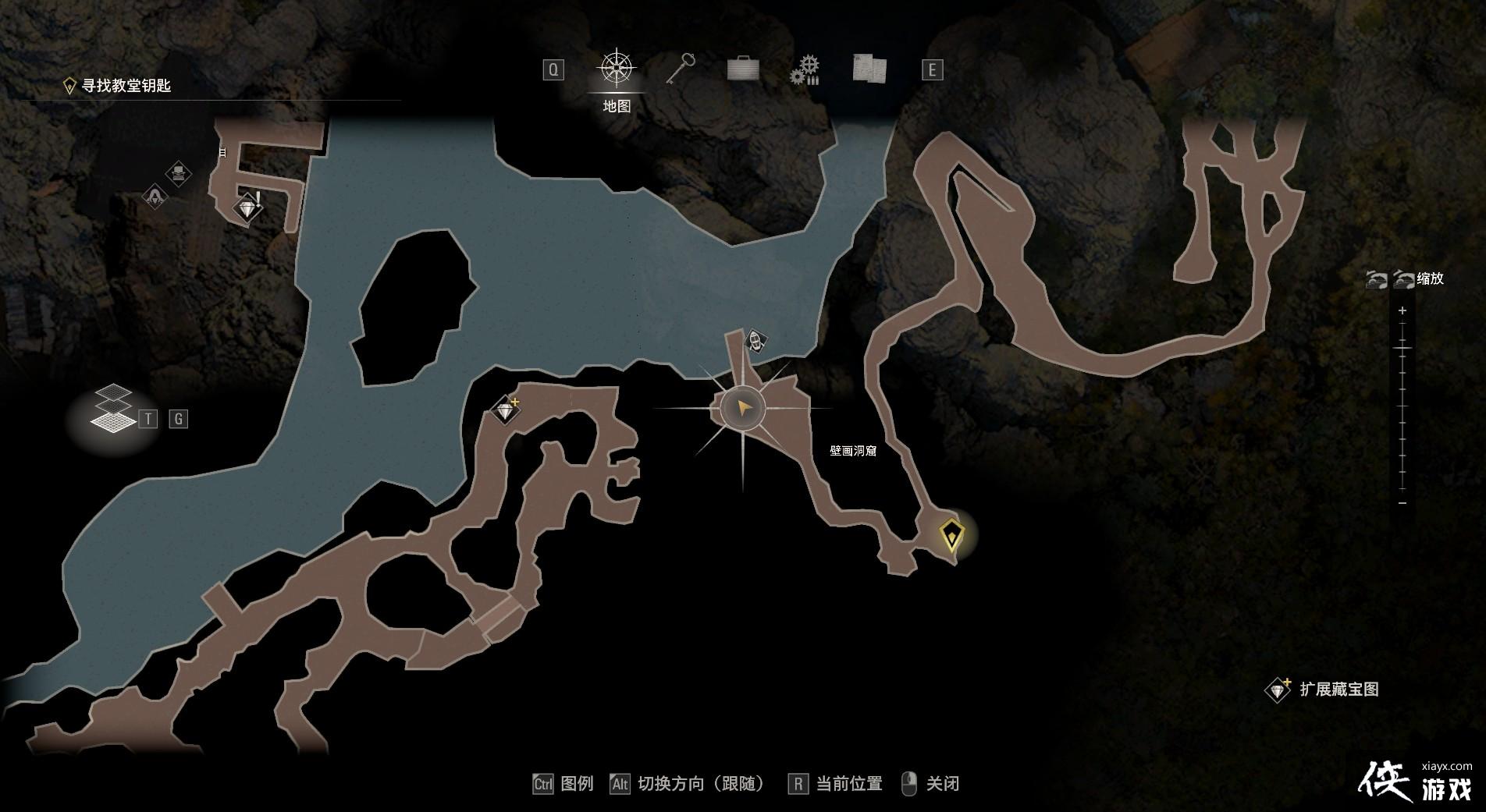Viewport: 1486px width, 812px height.
Task: Switch to the key items tab
Action: click(680, 69)
